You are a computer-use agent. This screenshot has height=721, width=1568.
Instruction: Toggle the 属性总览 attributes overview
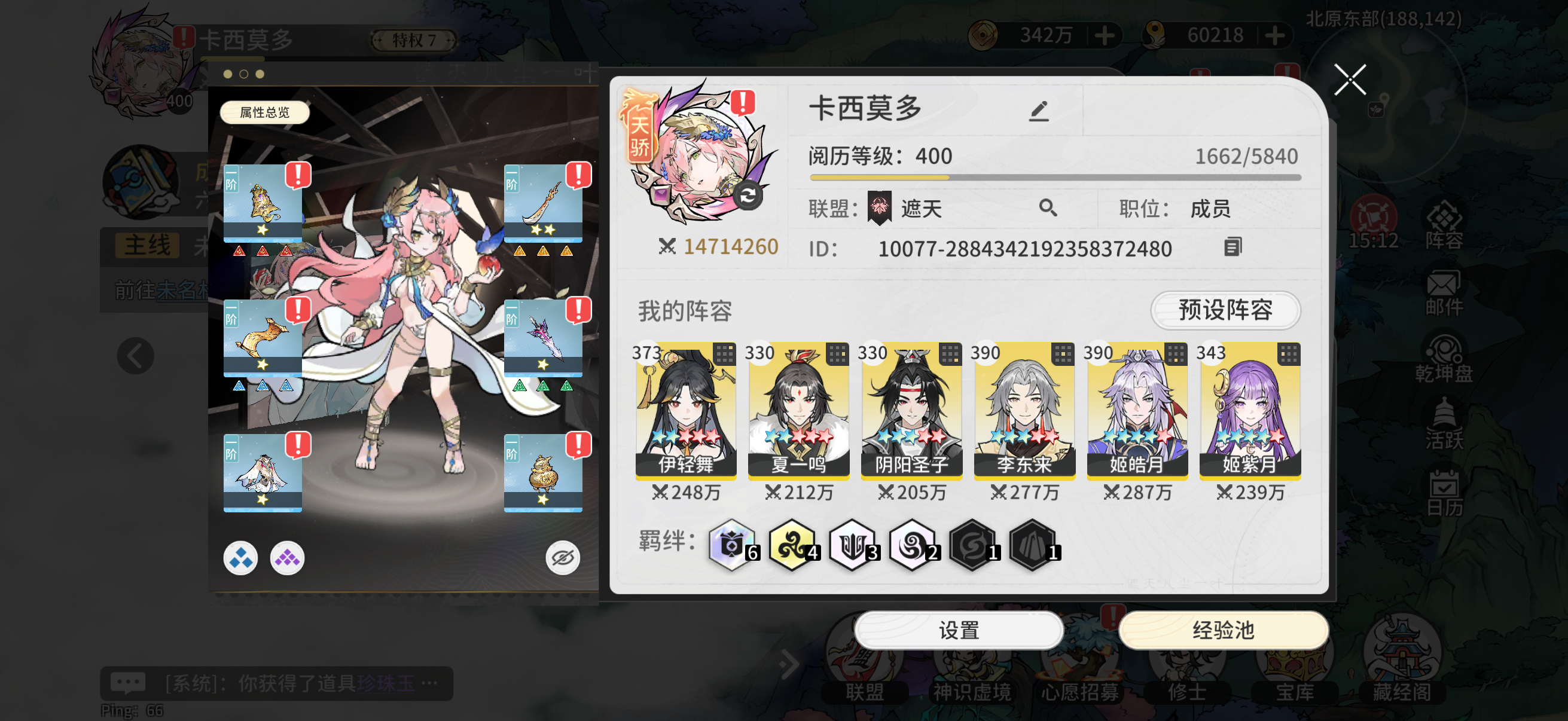(264, 112)
